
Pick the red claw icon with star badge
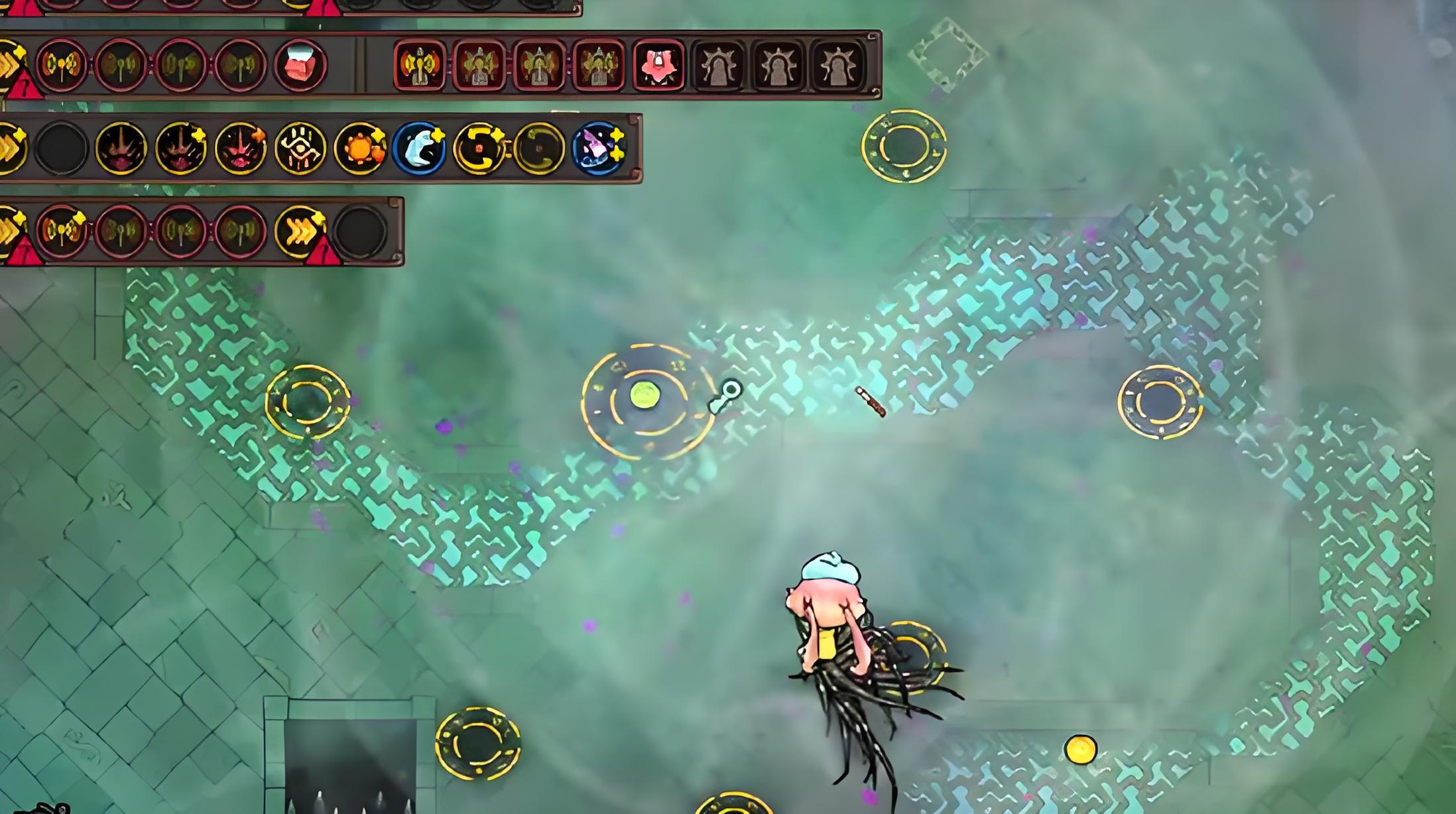(180, 148)
